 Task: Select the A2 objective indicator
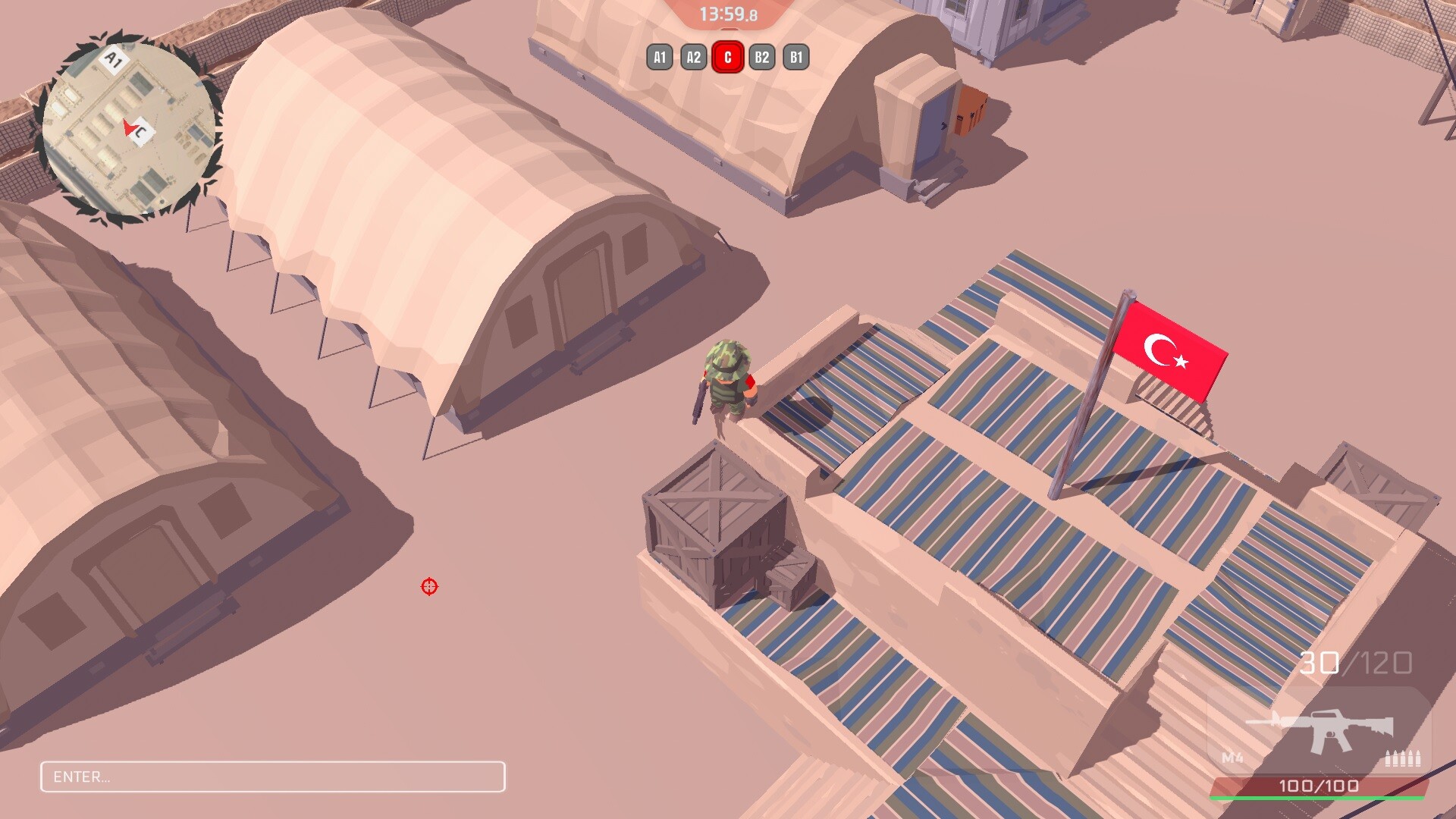(x=692, y=55)
